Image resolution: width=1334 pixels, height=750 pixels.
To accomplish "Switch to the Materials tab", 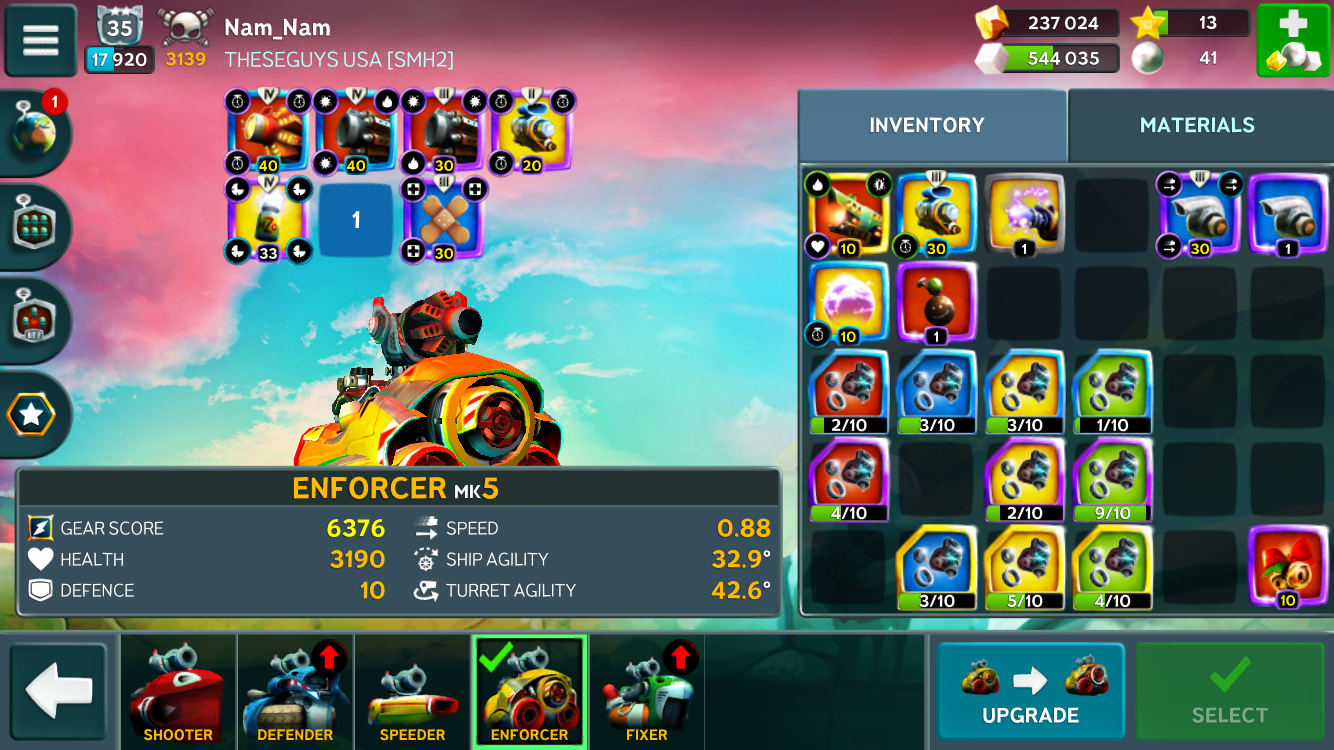I will [x=1197, y=125].
